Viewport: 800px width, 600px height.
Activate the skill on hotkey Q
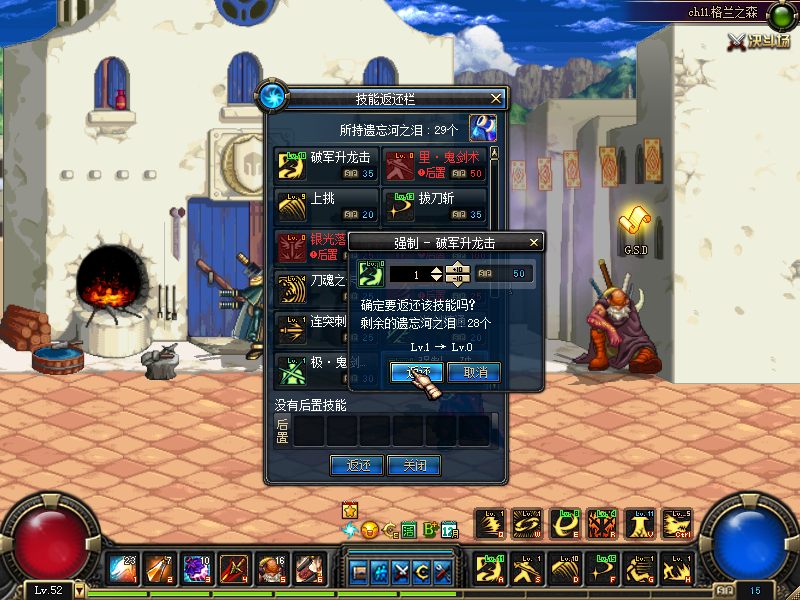(x=490, y=524)
